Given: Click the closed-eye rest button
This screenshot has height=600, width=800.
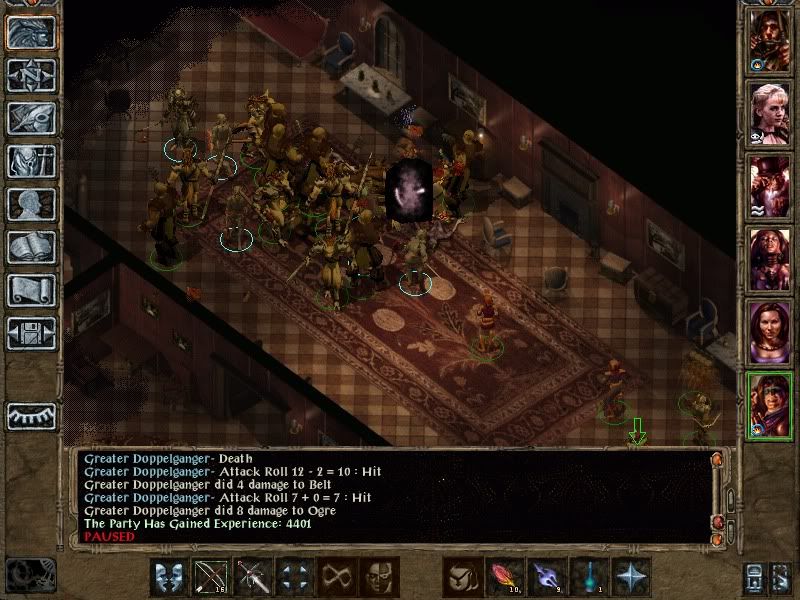Looking at the screenshot, I should [31, 415].
